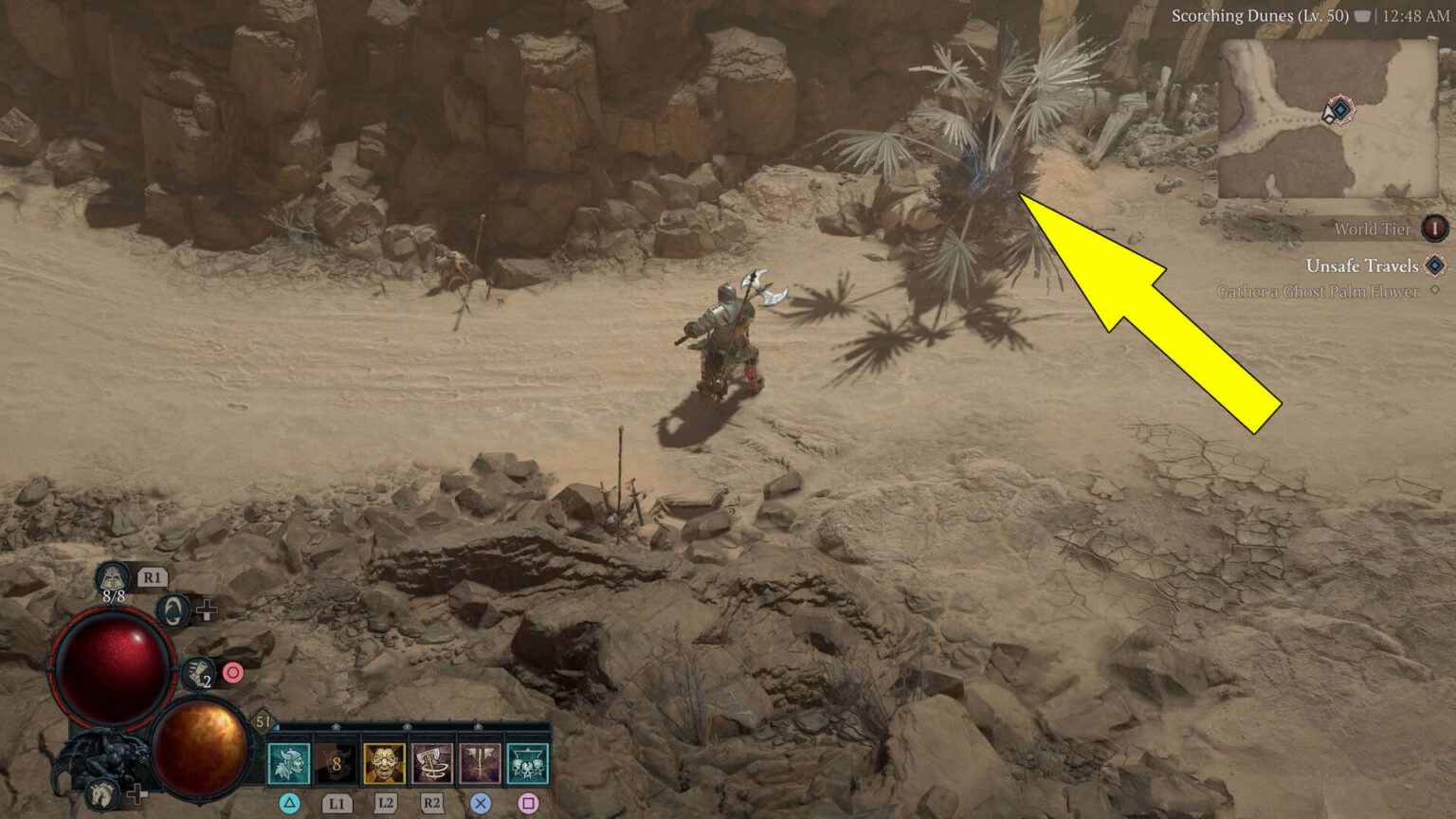Toggle the pink circle indicator beside the kick skill
Viewport: 1456px width, 819px height.
point(232,673)
